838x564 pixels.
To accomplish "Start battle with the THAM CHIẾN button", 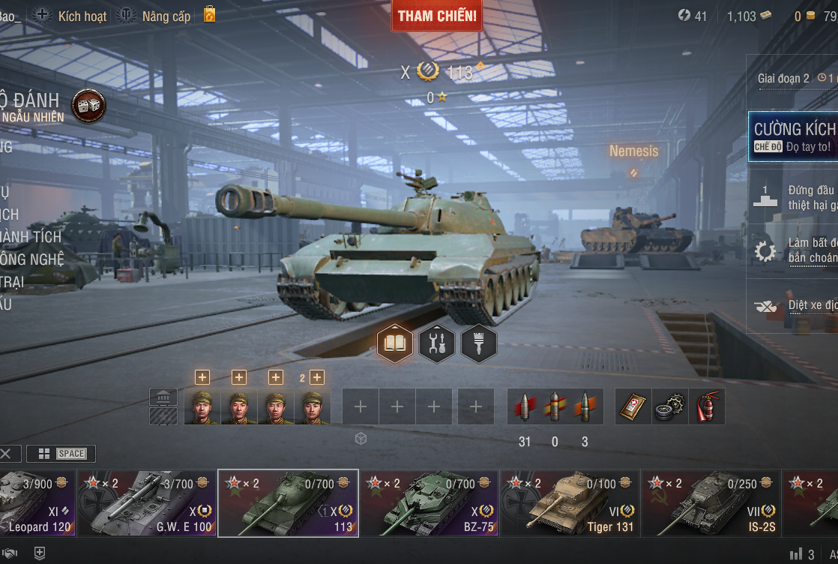I will point(437,16).
